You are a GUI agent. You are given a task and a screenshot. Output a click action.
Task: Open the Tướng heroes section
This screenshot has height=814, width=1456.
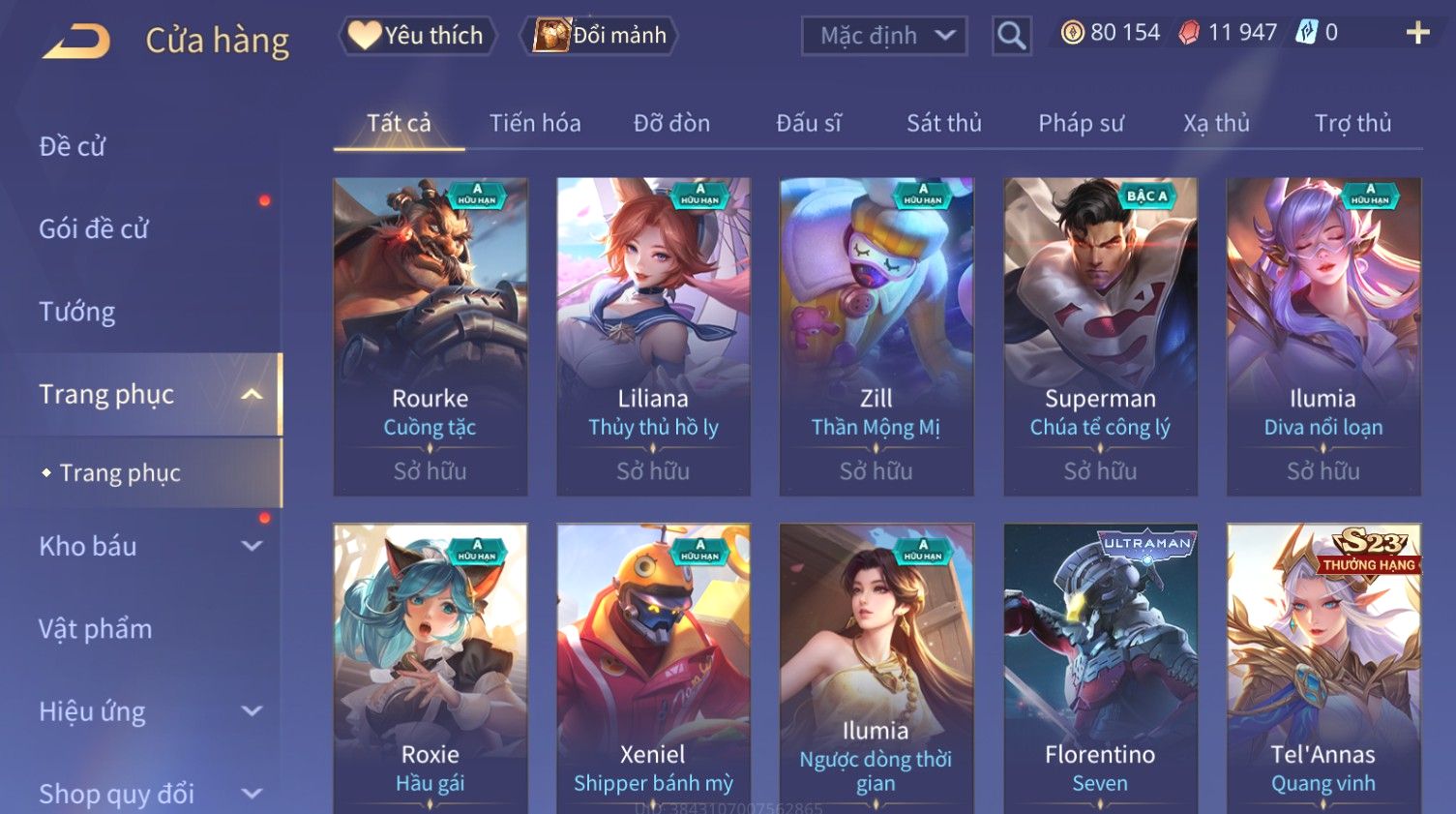click(77, 312)
